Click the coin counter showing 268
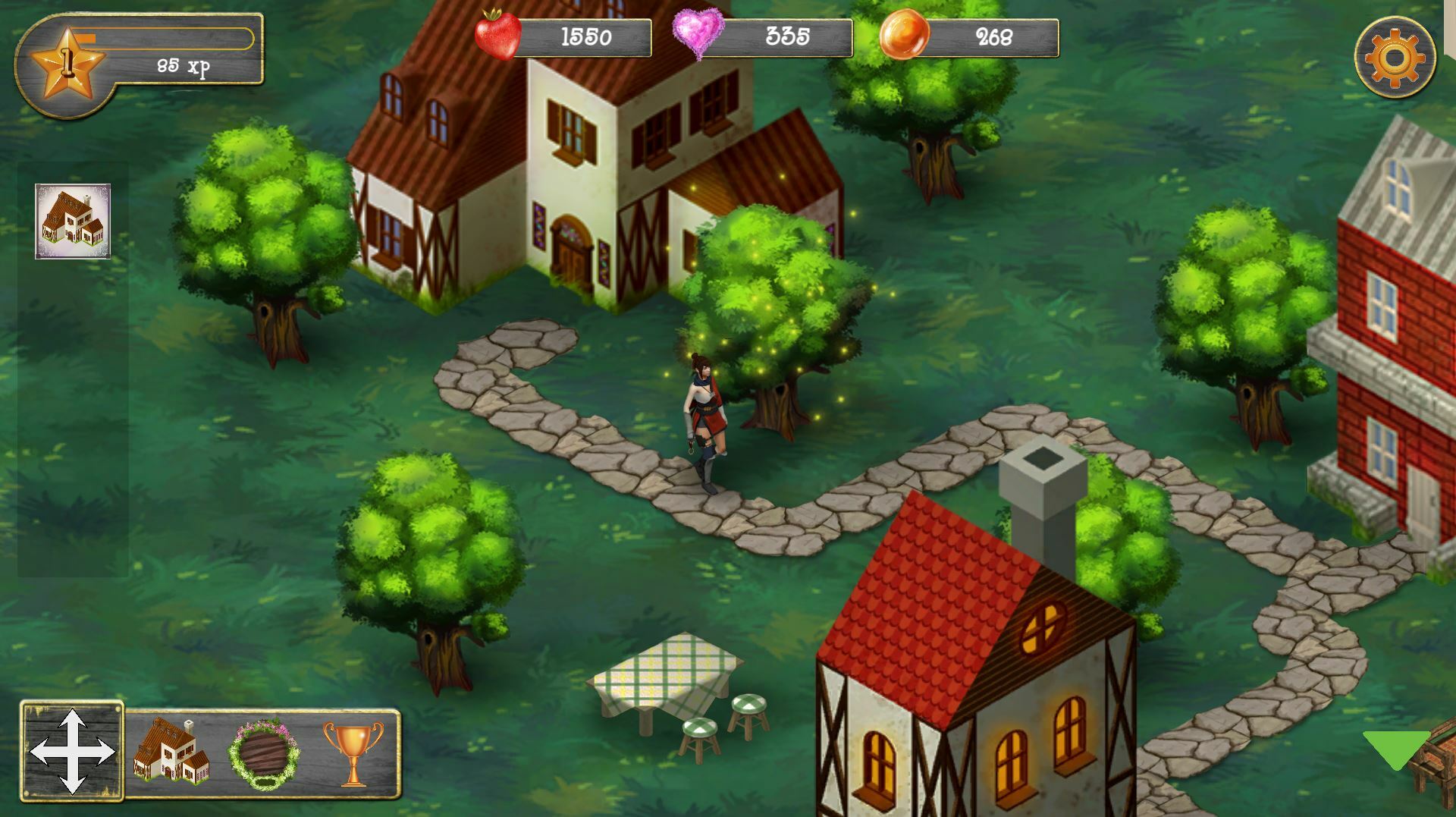Screen dimensions: 1456x817 [993, 35]
